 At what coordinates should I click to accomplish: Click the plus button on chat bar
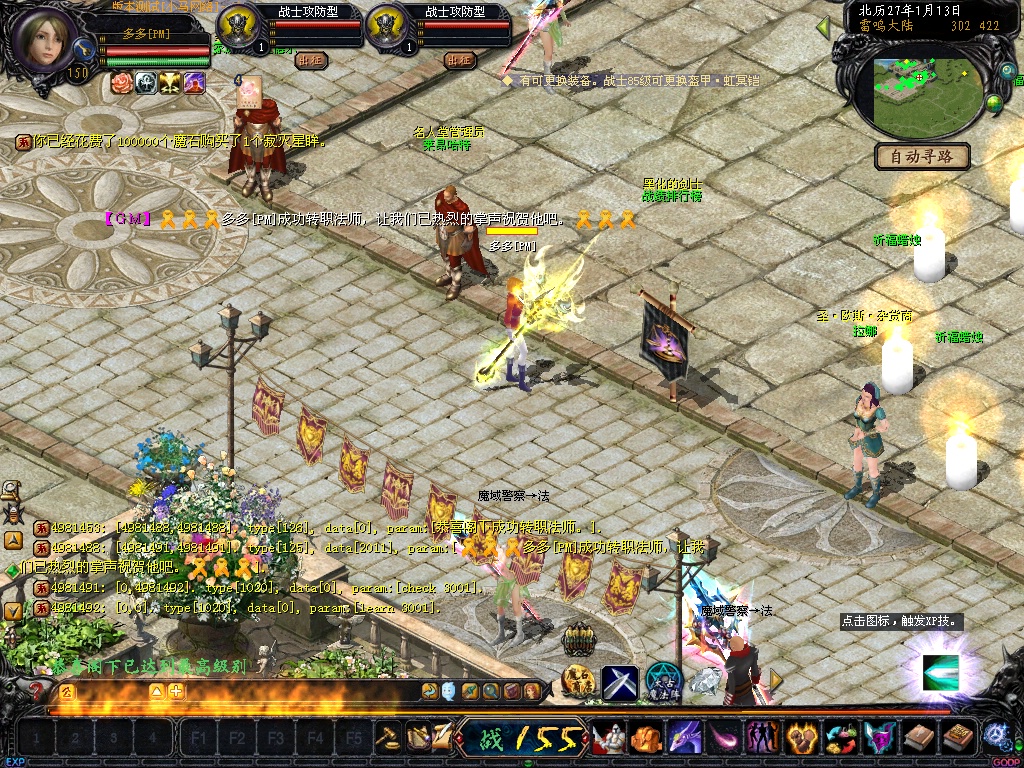point(176,691)
